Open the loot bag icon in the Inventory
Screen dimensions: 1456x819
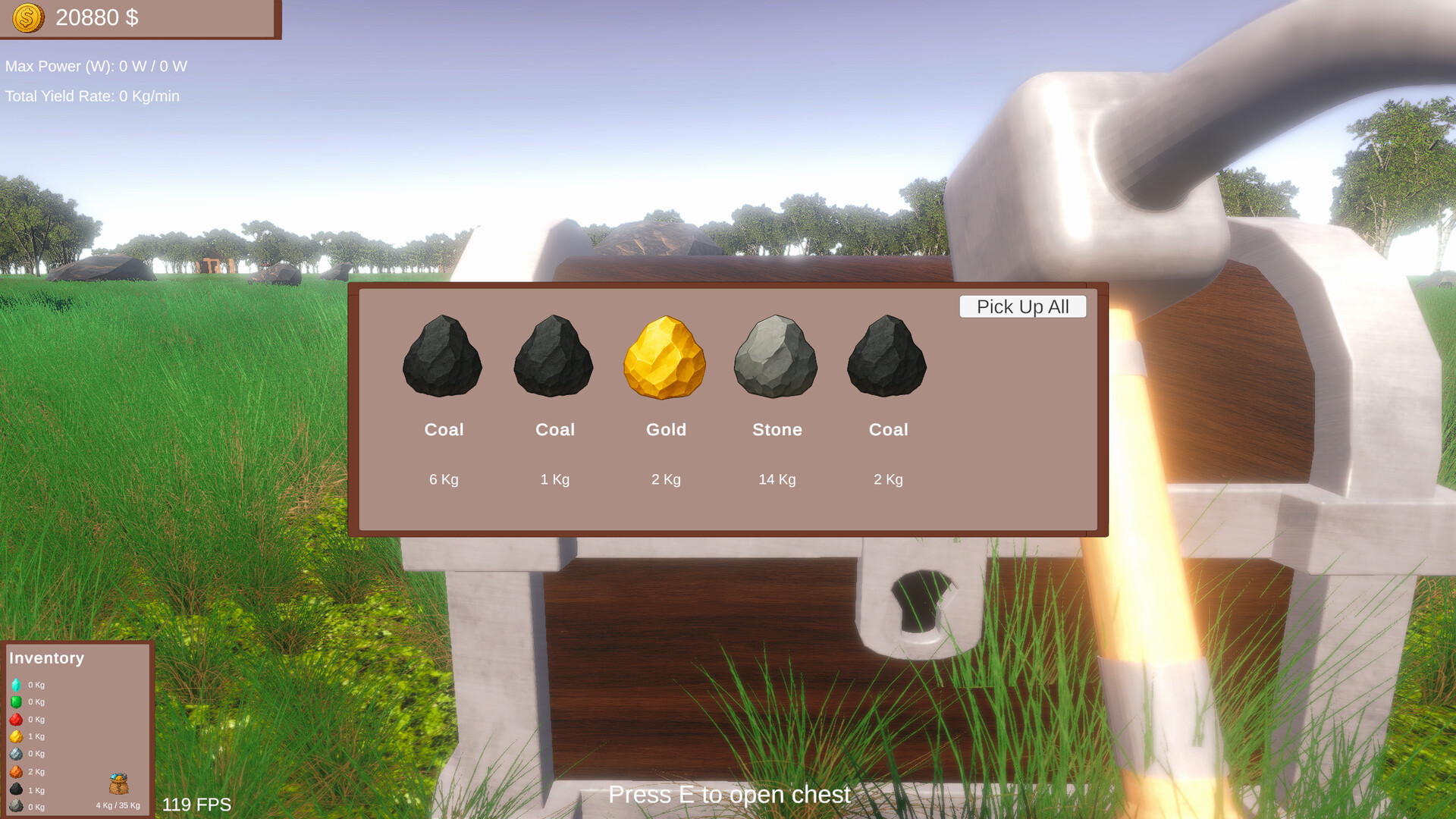point(119,783)
